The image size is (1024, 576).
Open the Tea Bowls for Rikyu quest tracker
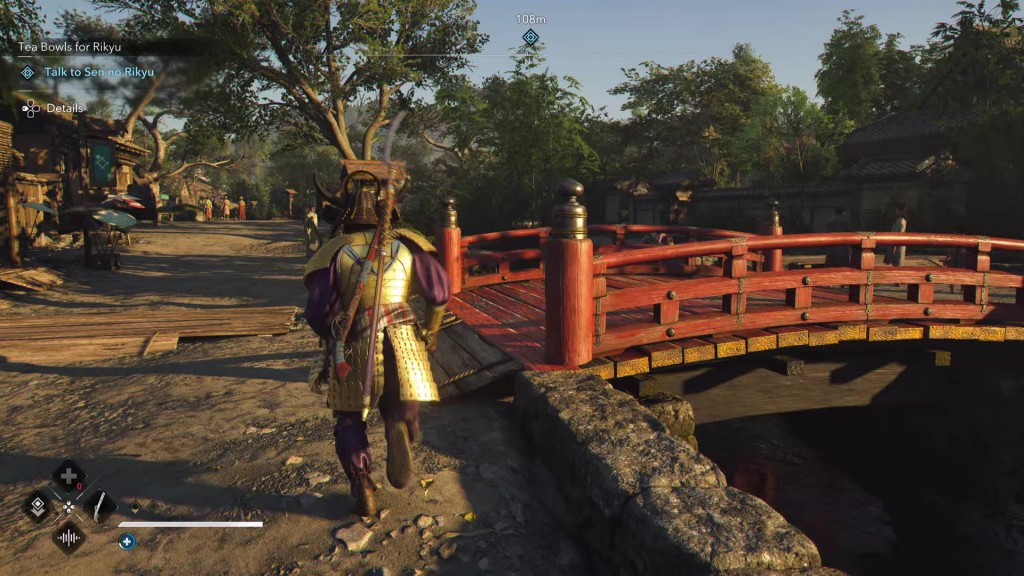click(71, 47)
